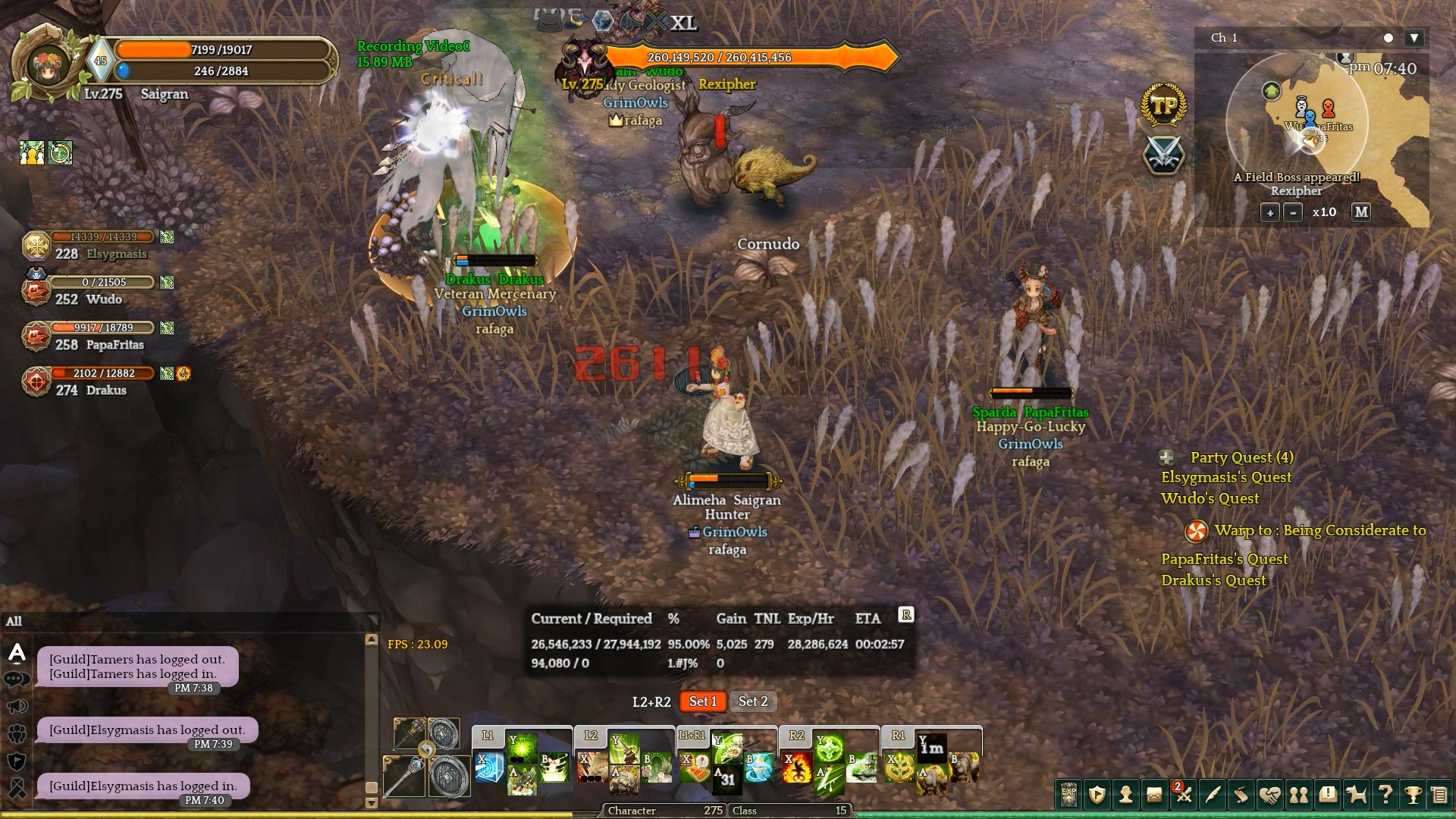1456x819 pixels.
Task: Zoom in the minimap with plus
Action: click(x=1269, y=212)
